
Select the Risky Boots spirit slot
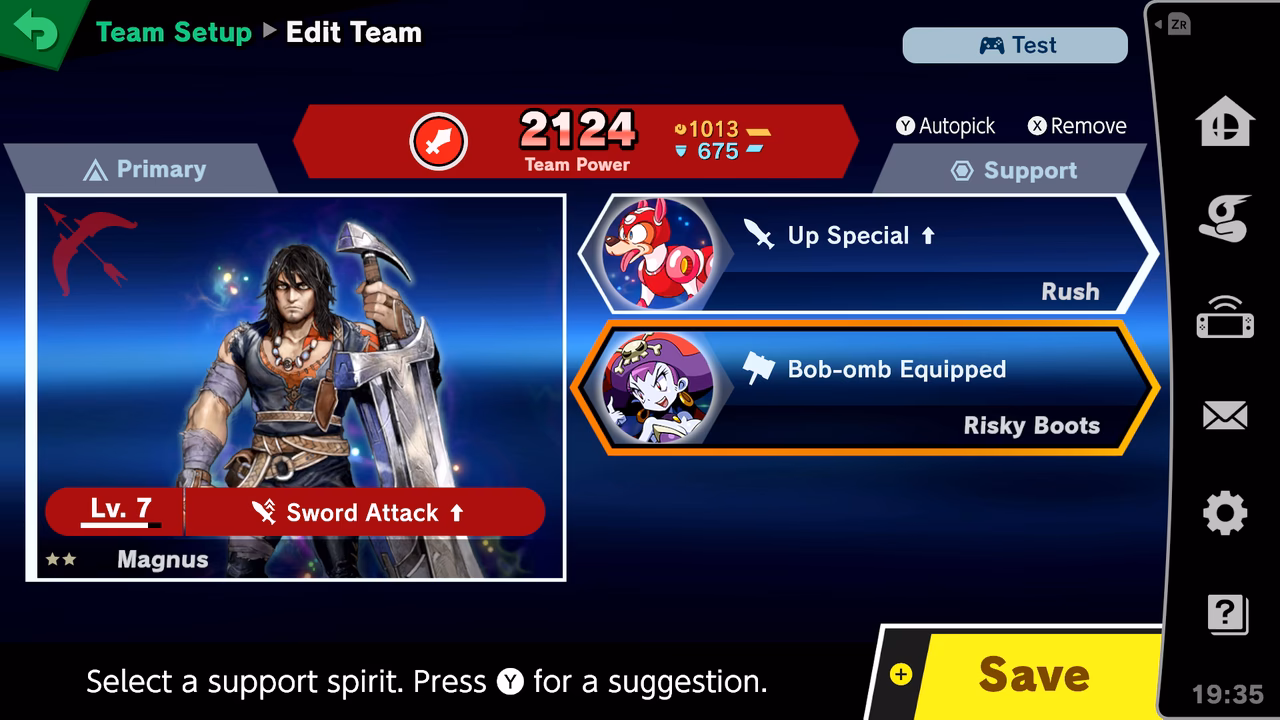coord(870,388)
